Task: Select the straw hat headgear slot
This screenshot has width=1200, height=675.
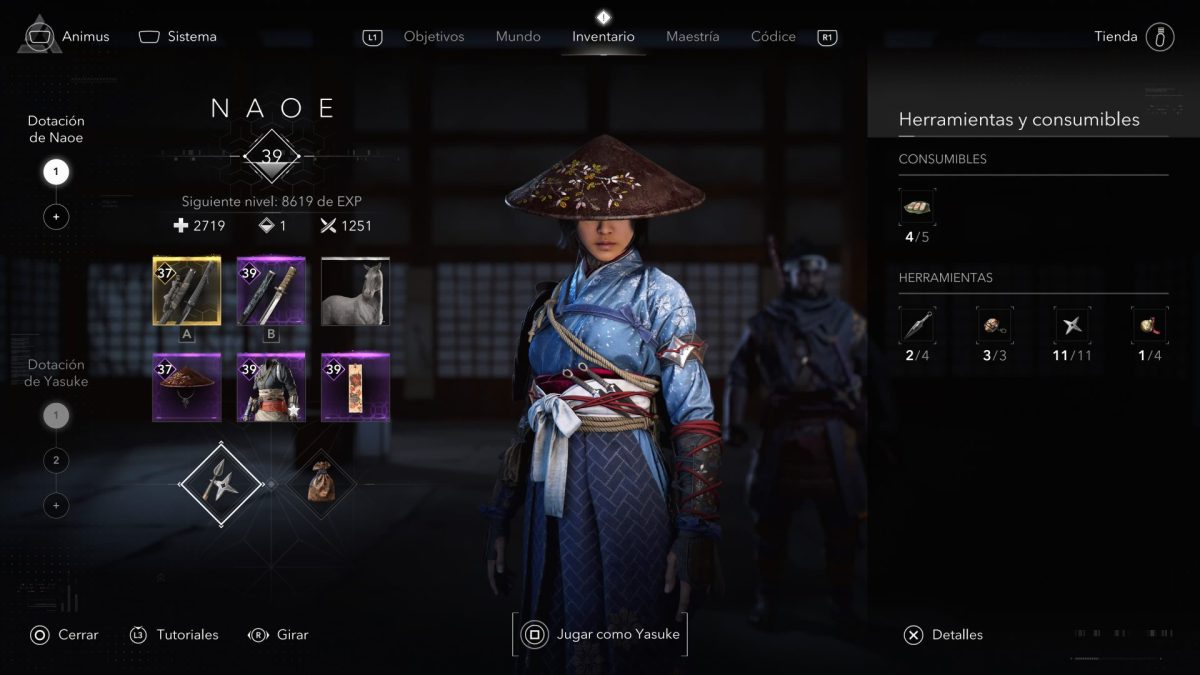Action: (186, 387)
